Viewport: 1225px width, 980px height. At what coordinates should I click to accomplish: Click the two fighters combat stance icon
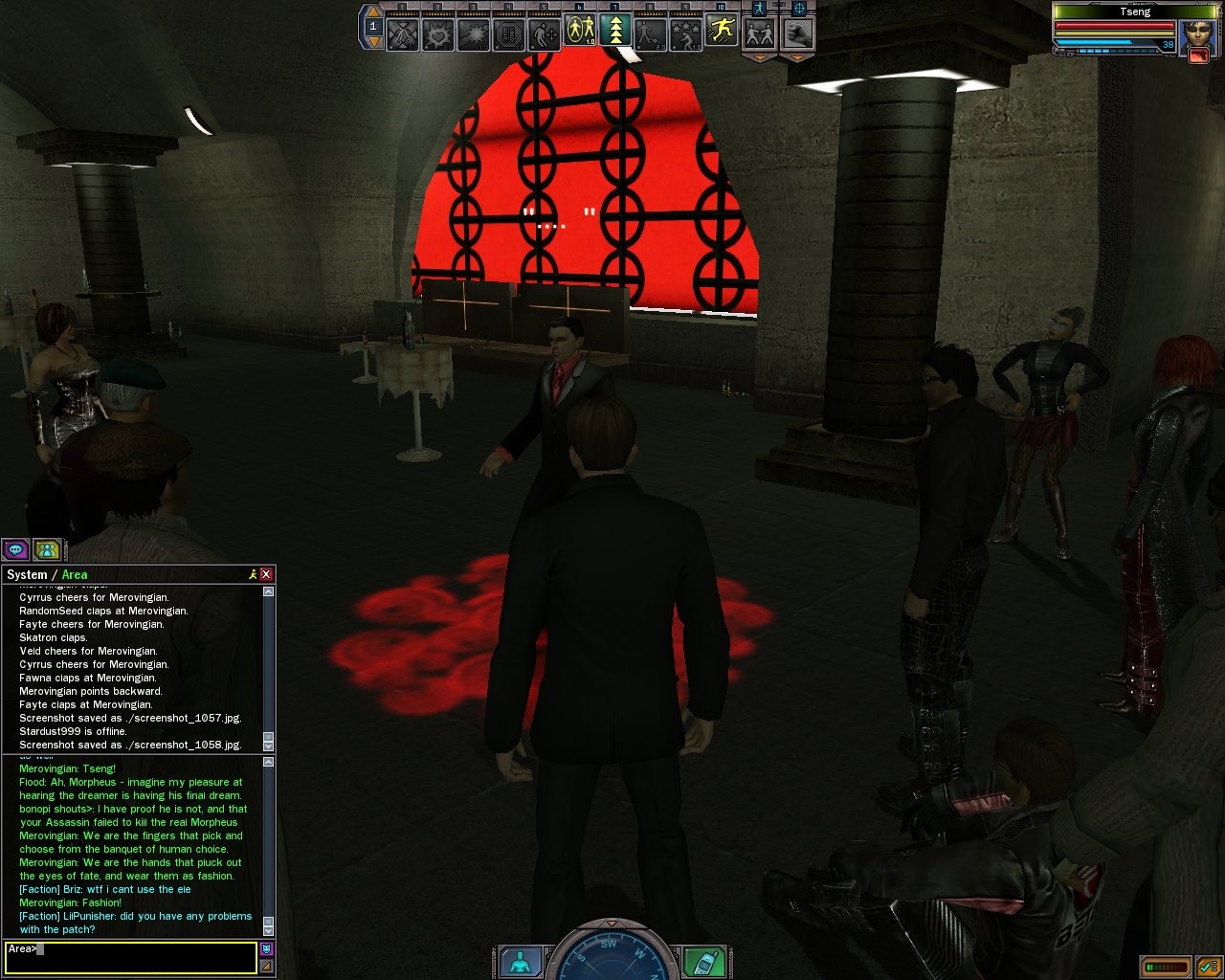[x=760, y=34]
